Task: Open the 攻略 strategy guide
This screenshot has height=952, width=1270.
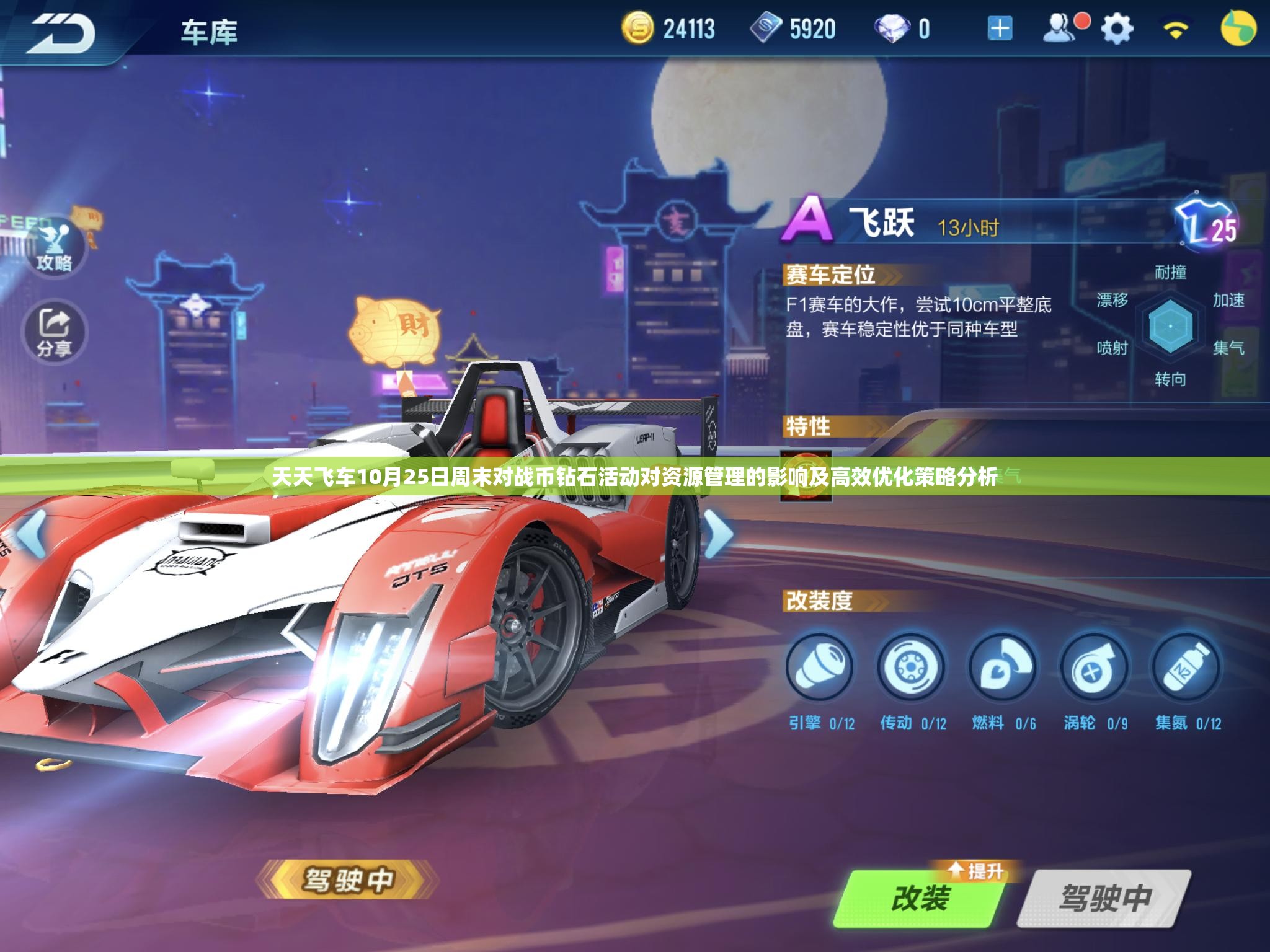Action: point(55,248)
